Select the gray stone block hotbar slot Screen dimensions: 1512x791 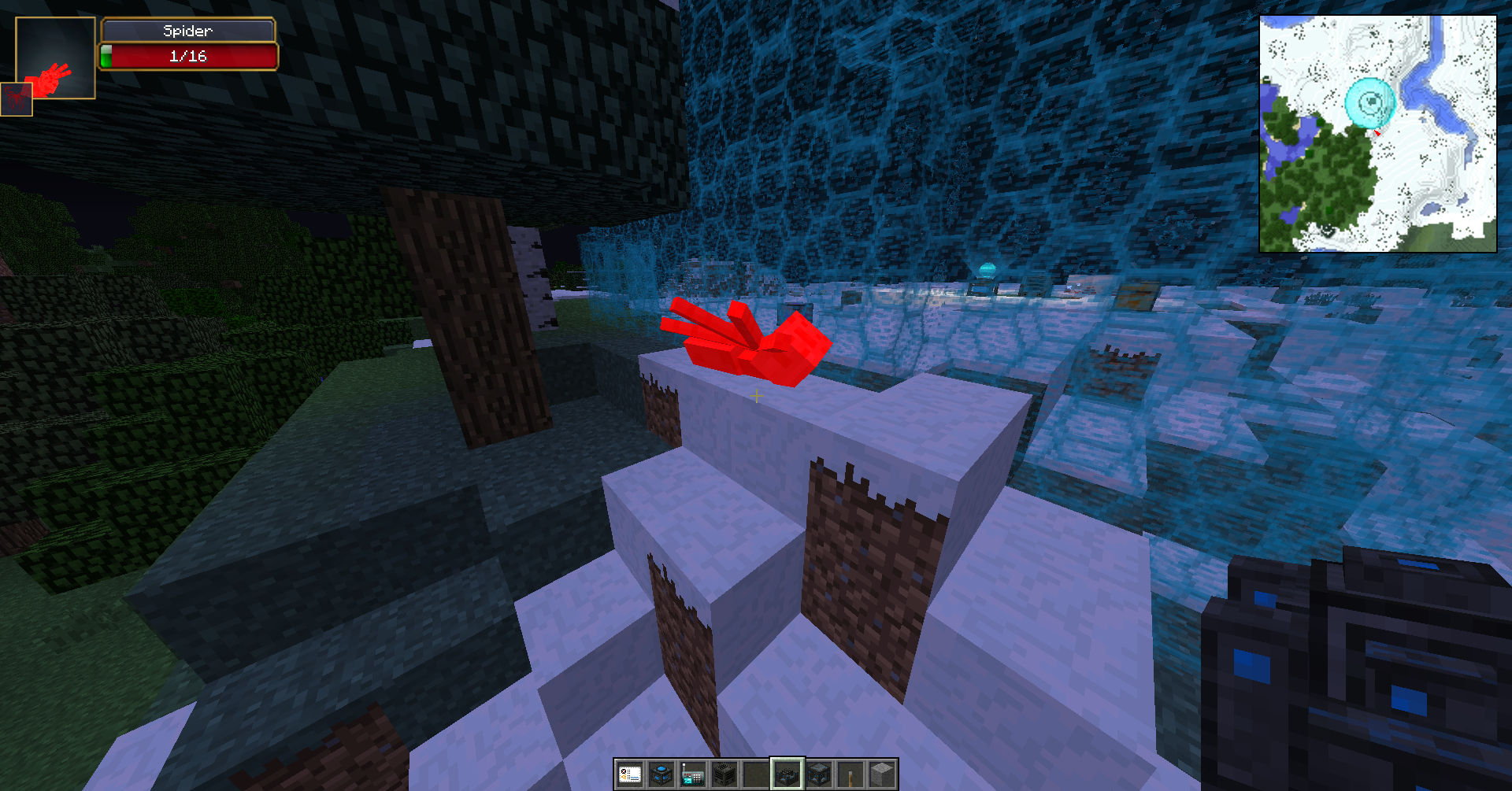pyautogui.click(x=882, y=775)
